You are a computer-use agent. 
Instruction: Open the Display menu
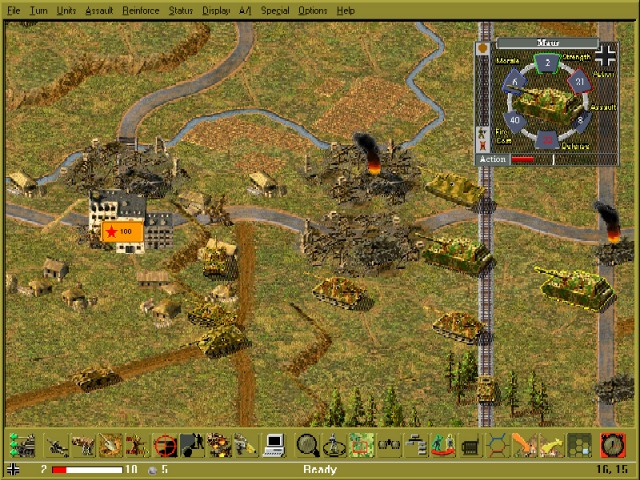[x=216, y=10]
